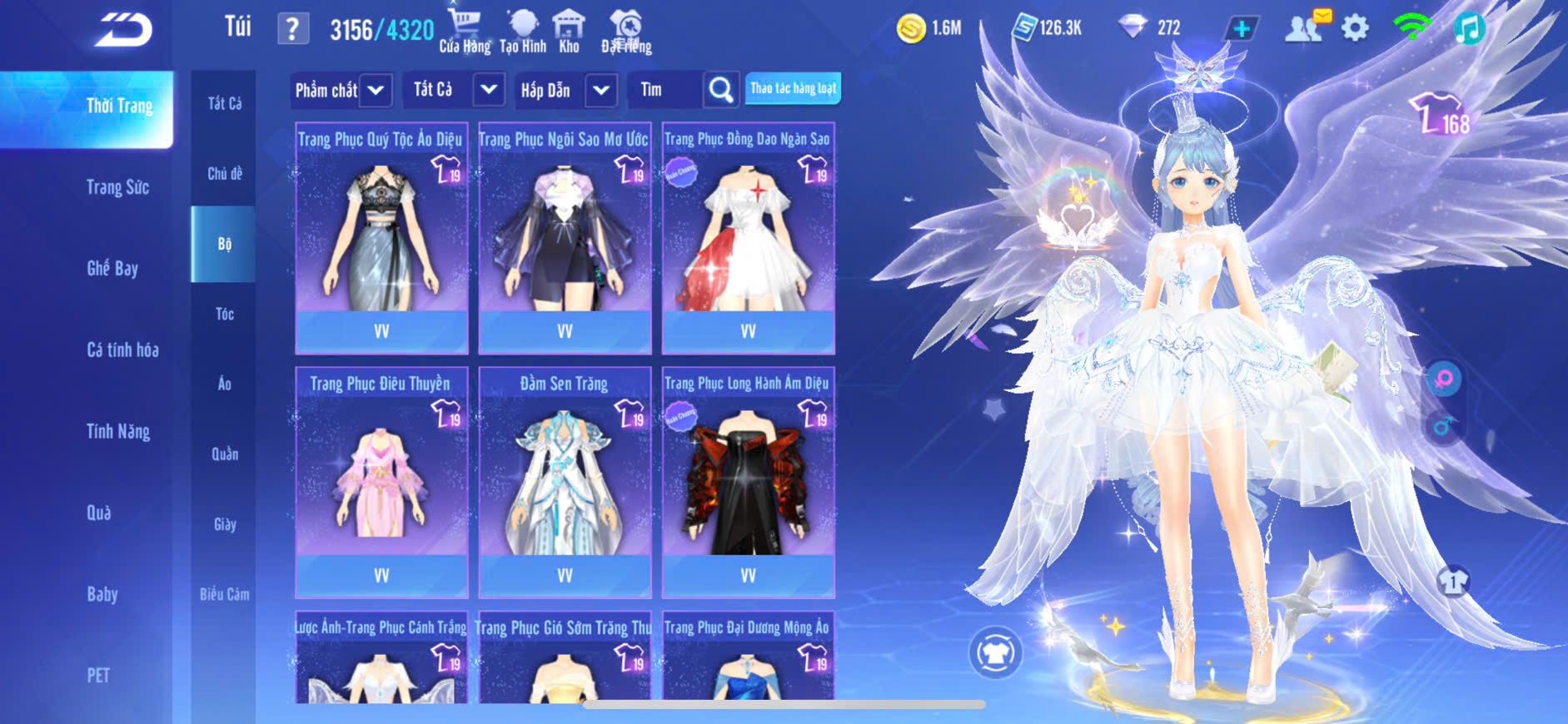Open the Kho storage
The height and width of the screenshot is (724, 1568).
tap(569, 31)
